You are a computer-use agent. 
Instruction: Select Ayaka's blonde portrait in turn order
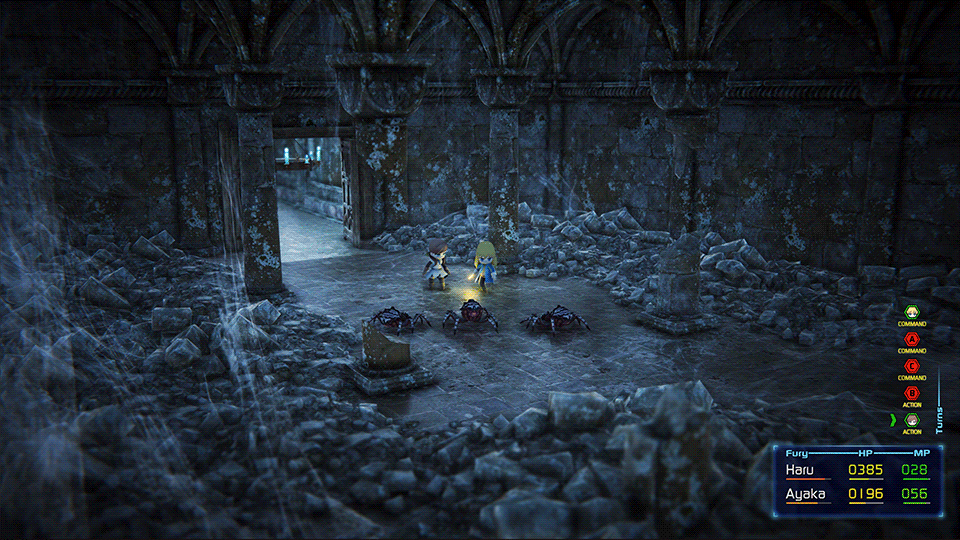click(x=911, y=313)
